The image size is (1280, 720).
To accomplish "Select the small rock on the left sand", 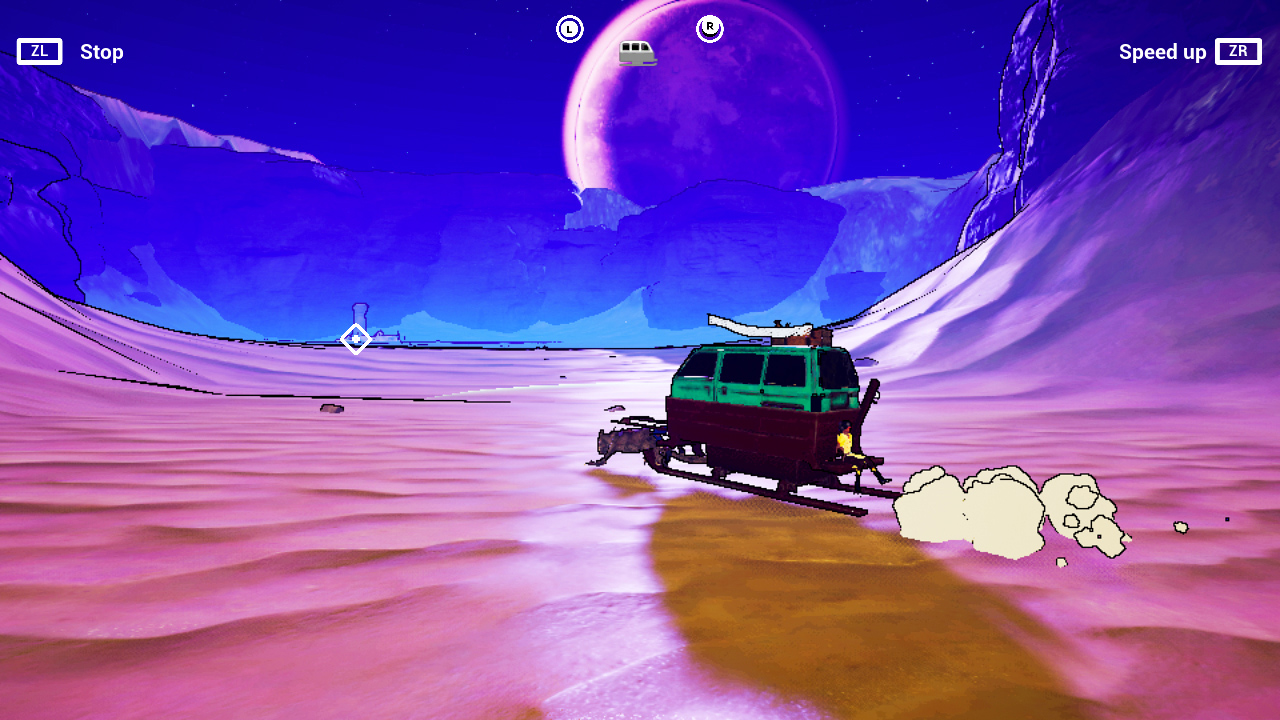I will [330, 410].
